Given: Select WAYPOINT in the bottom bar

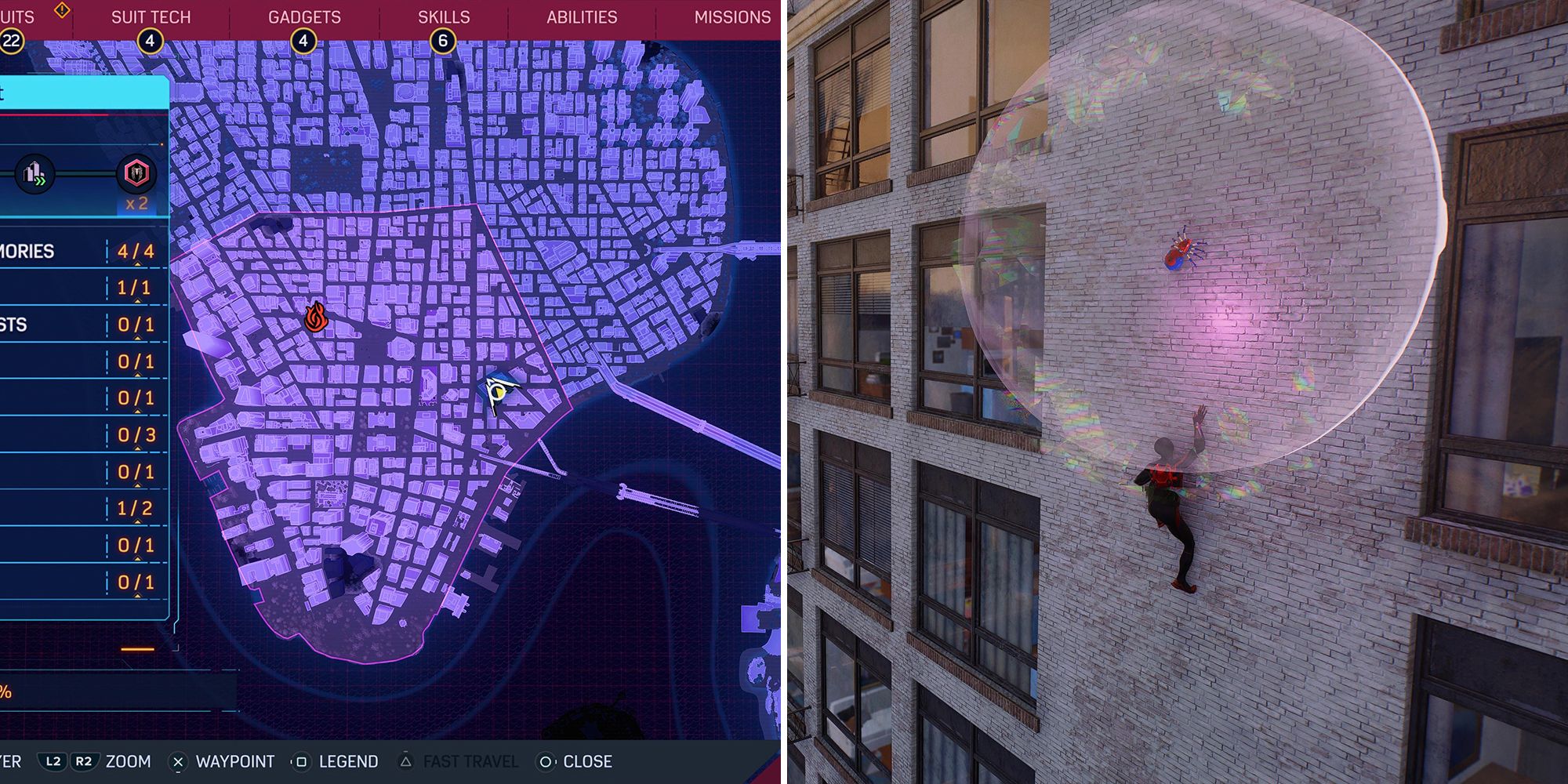Looking at the screenshot, I should point(235,761).
